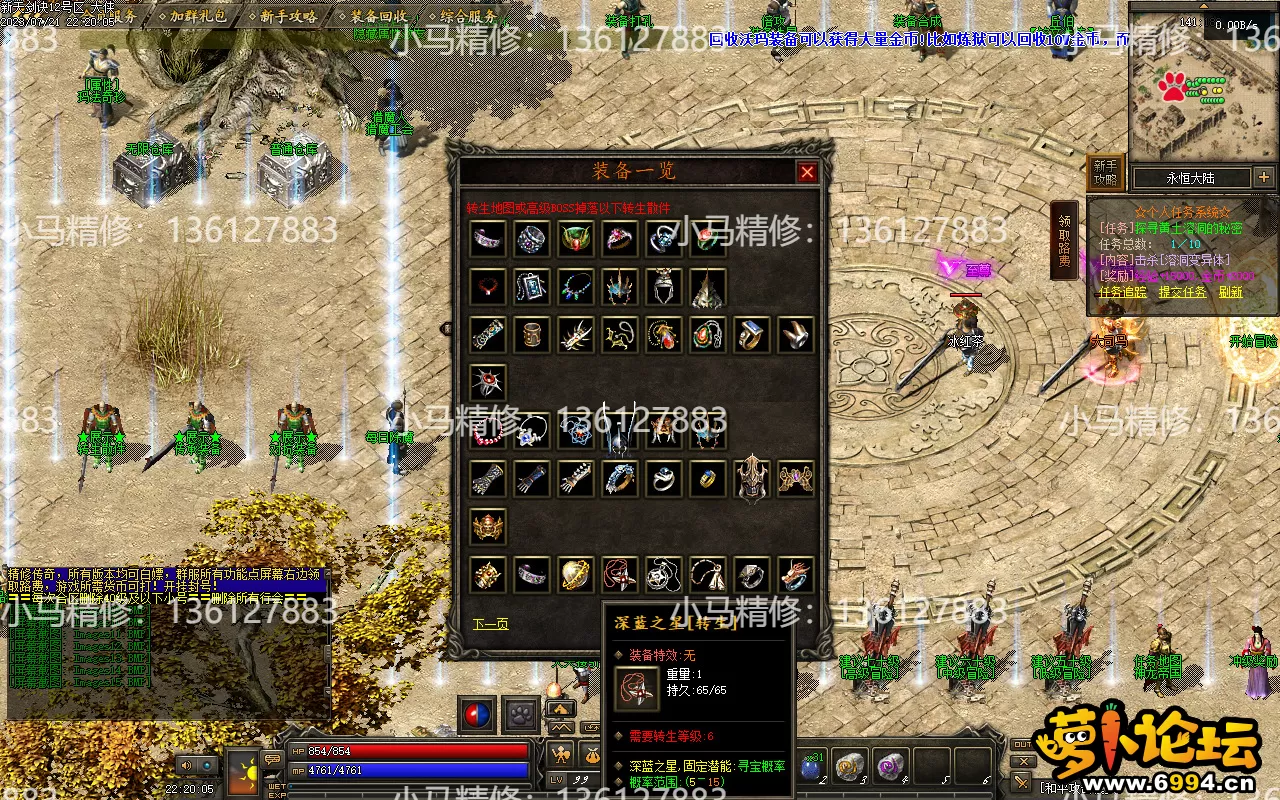
Task: Submit the quest via 提交任务
Action: click(1182, 292)
